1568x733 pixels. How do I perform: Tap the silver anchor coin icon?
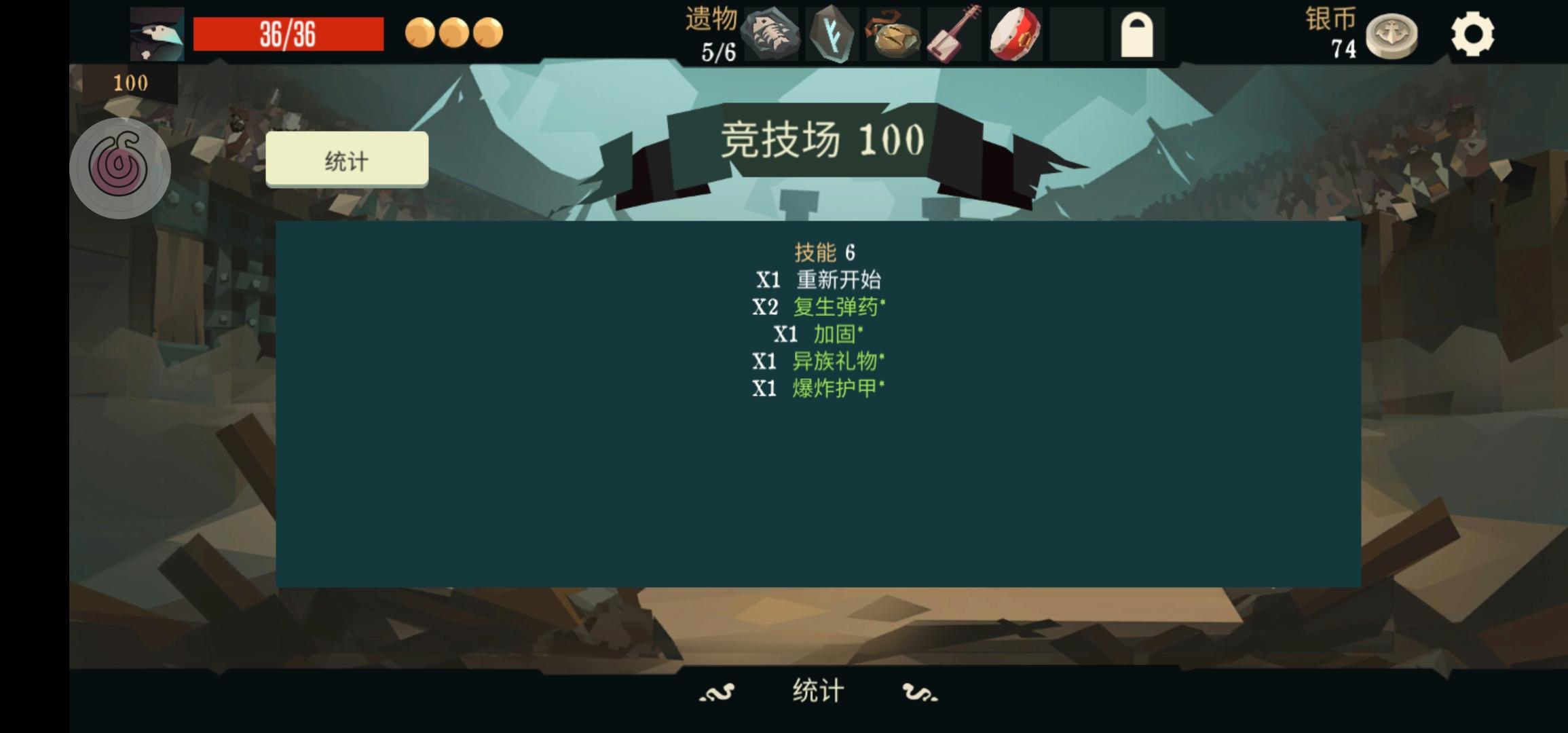(x=1393, y=37)
